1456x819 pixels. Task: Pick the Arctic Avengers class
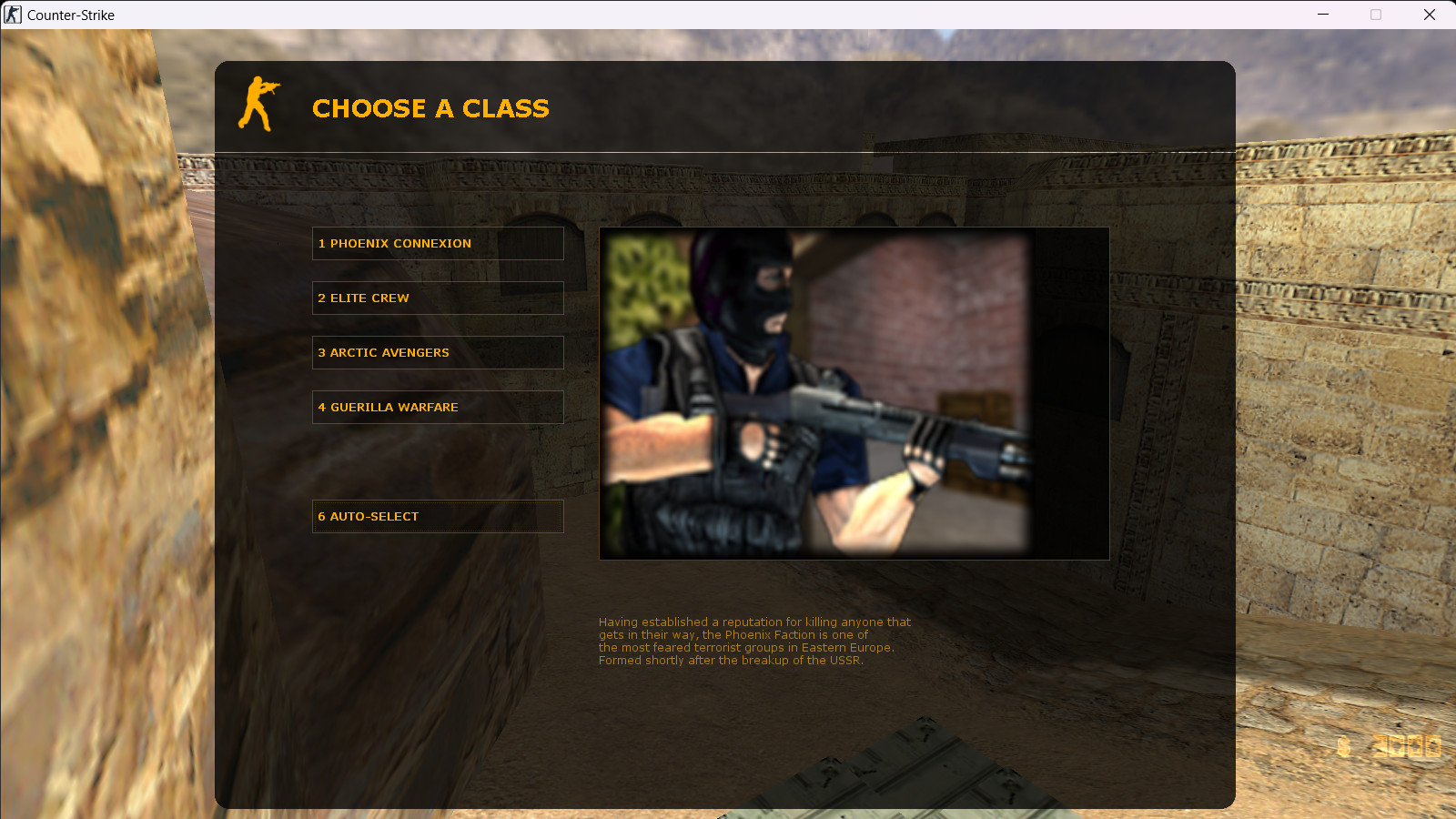438,352
